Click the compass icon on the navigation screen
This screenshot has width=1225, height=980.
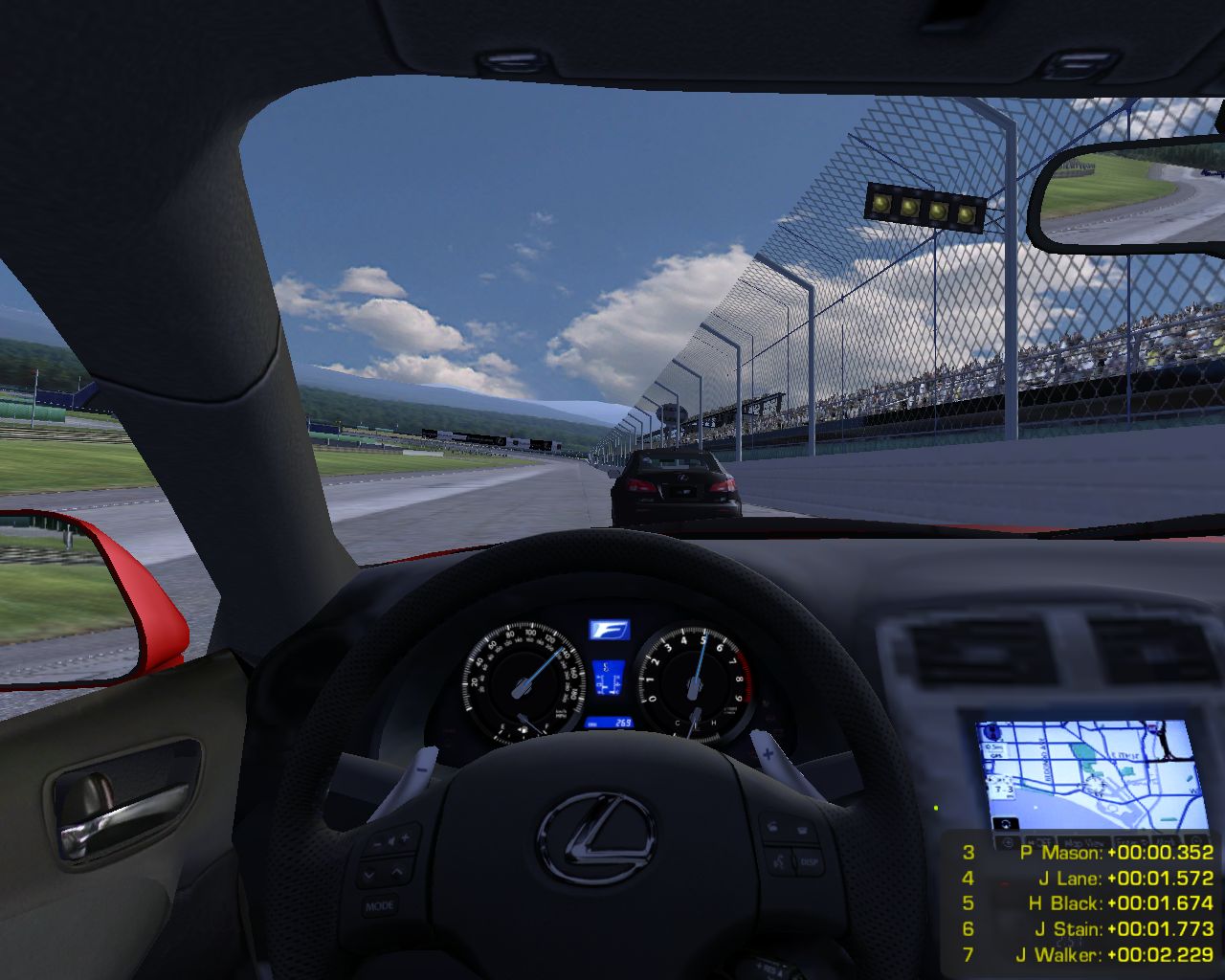click(x=992, y=732)
